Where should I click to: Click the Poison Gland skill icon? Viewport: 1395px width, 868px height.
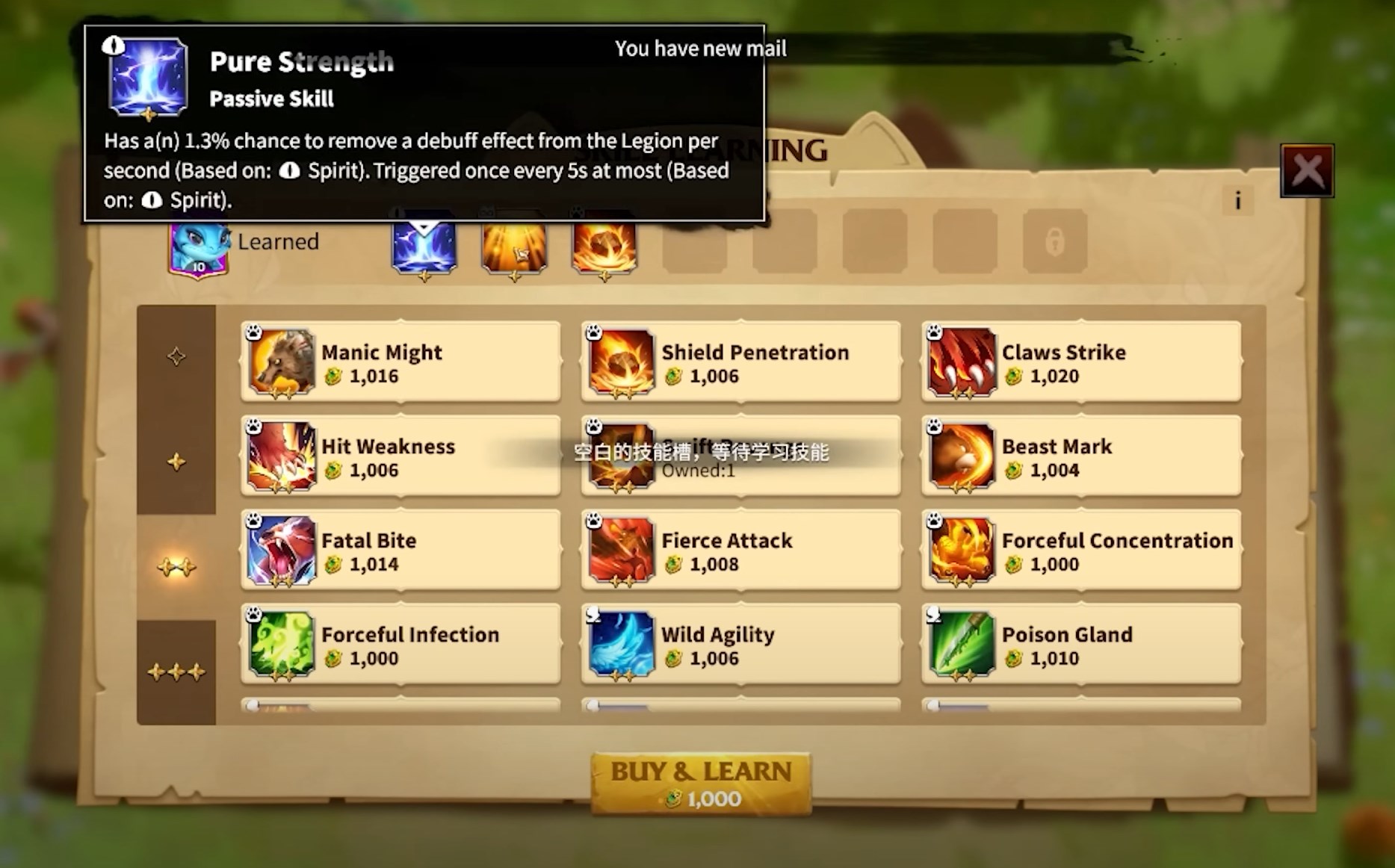tap(961, 645)
